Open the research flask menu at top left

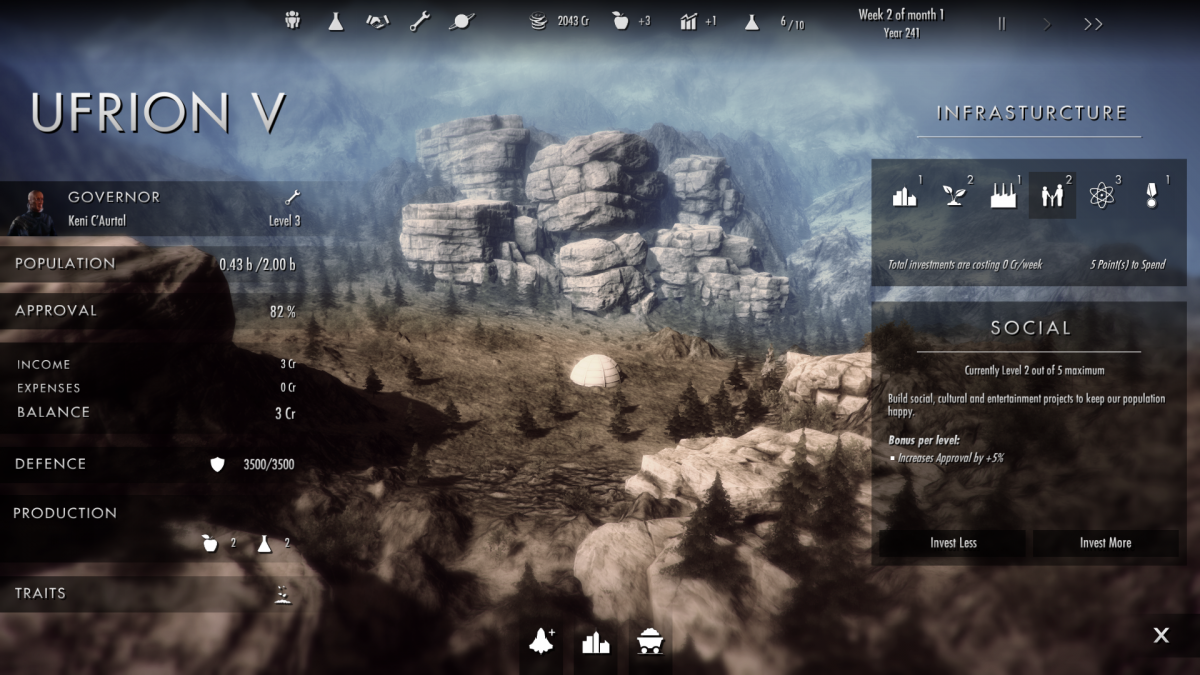point(336,21)
